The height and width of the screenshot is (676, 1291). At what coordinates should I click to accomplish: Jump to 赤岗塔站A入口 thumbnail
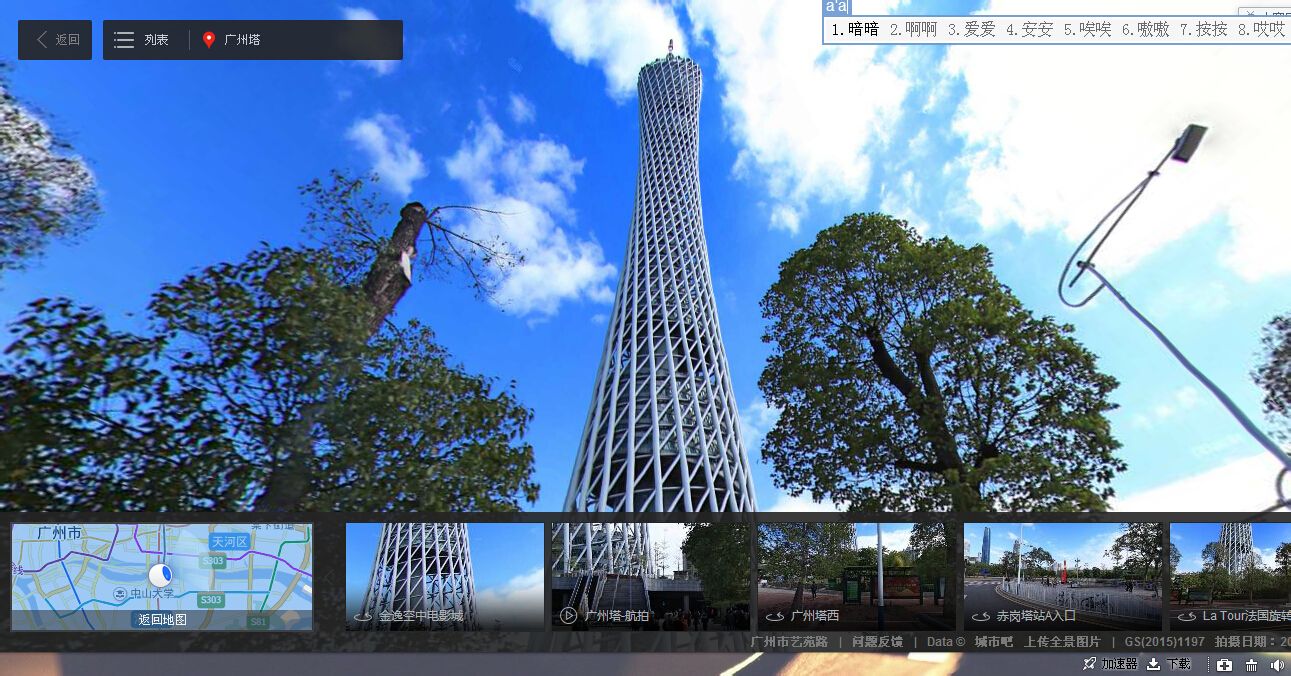[x=1062, y=576]
